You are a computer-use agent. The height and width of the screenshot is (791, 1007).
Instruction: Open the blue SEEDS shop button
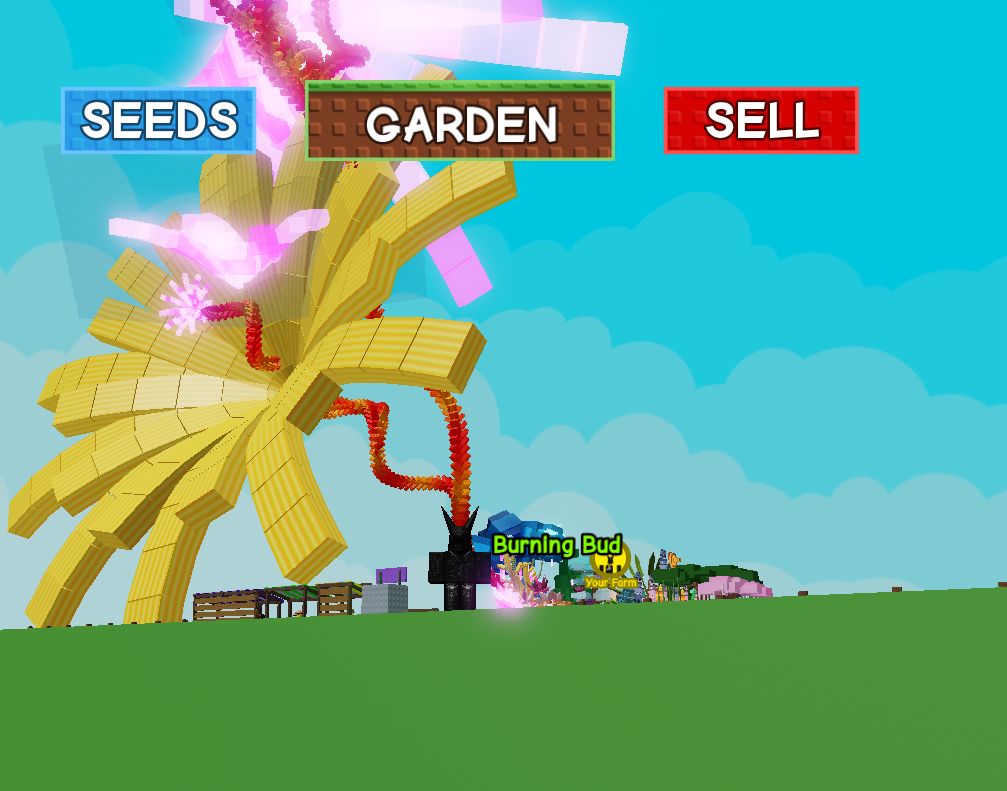(159, 120)
